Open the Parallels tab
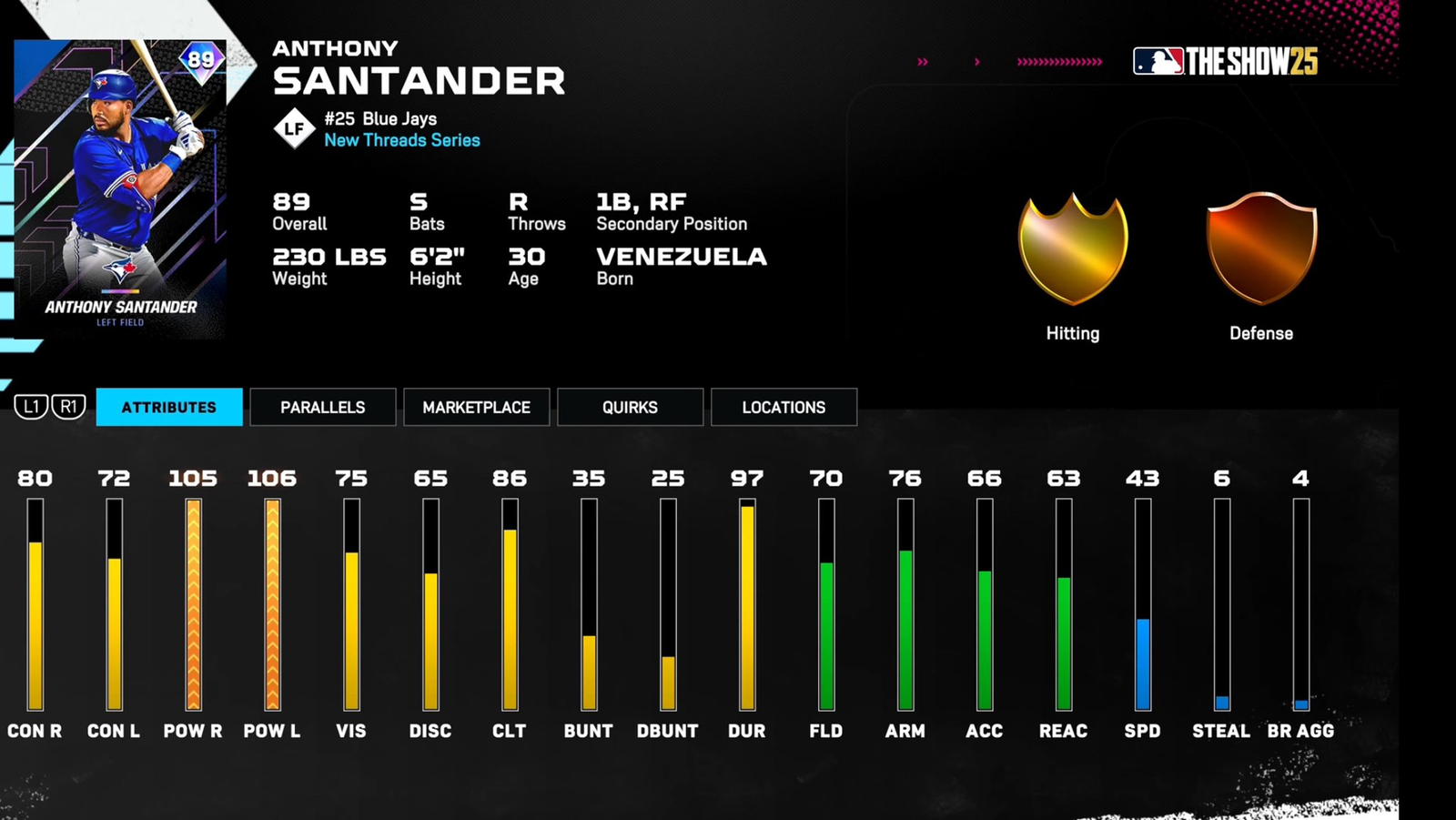Screen dimensions: 1456x820 [323, 407]
